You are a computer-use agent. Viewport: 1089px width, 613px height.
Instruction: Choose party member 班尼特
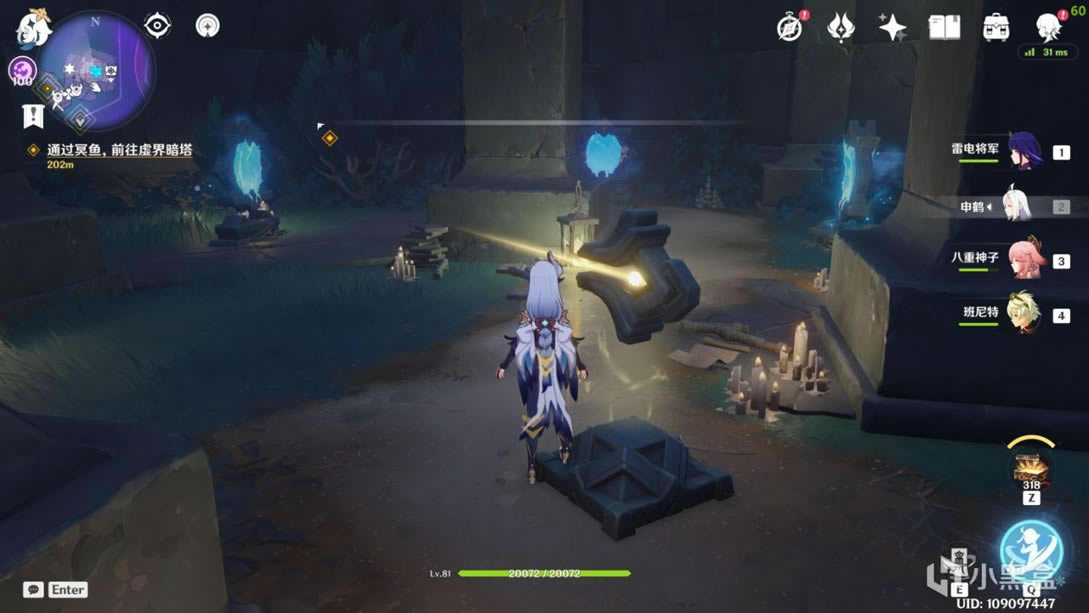click(1022, 313)
